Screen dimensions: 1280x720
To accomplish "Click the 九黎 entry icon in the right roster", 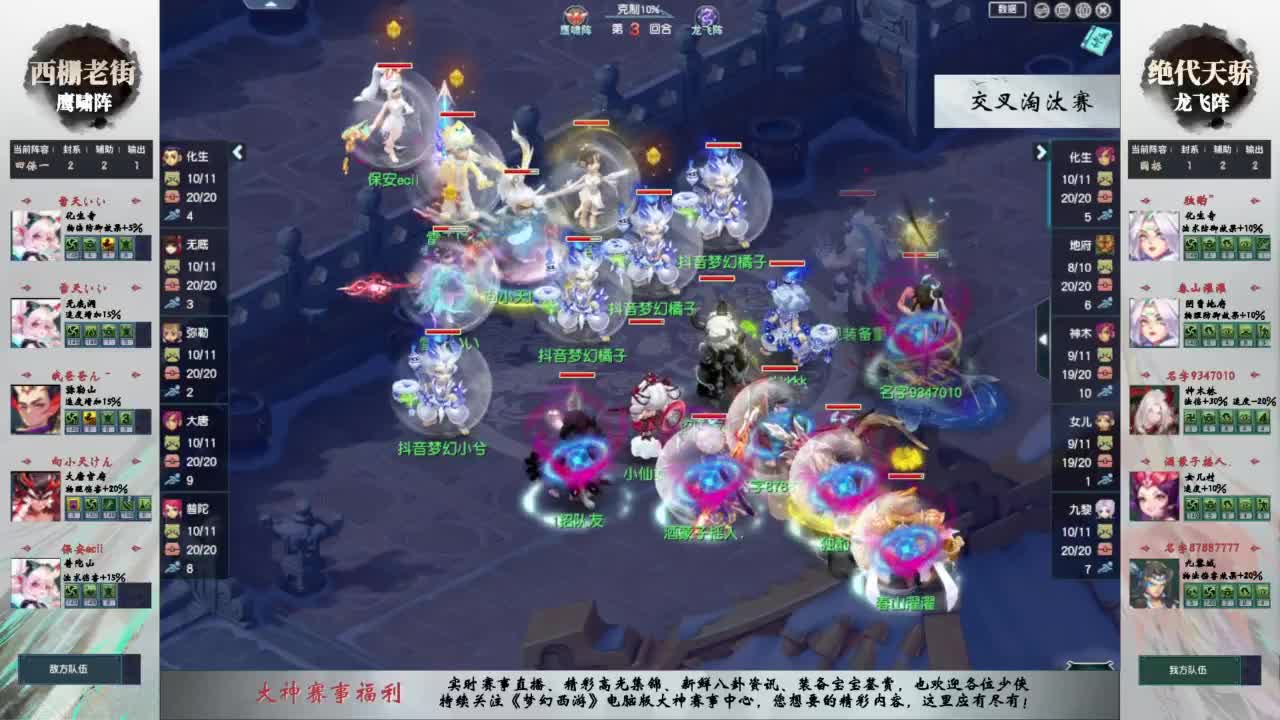I will pyautogui.click(x=1105, y=510).
